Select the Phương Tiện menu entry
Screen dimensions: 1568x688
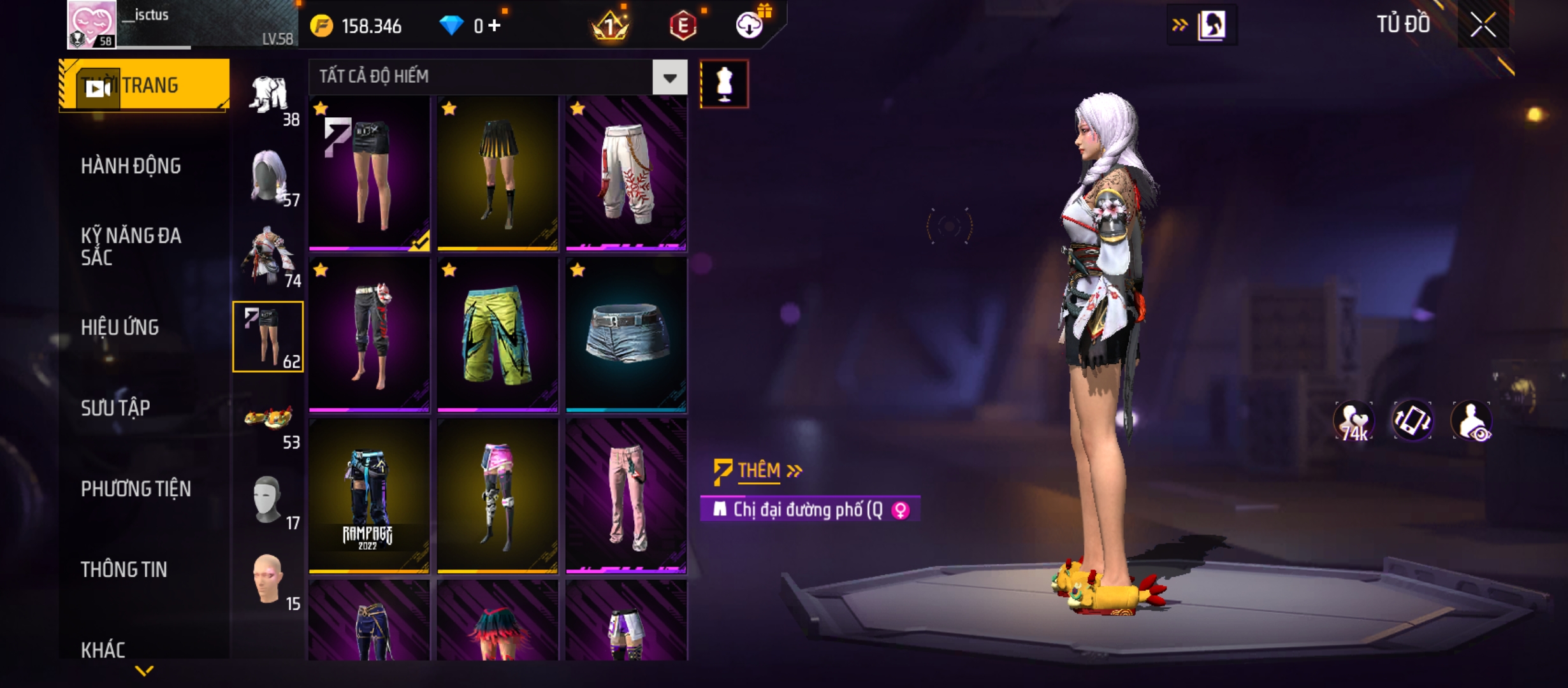pyautogui.click(x=136, y=489)
